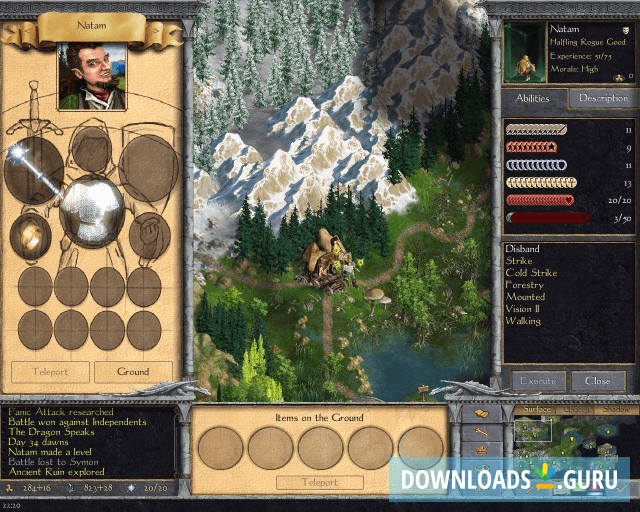
Task: Close the unit details panel
Action: click(598, 381)
